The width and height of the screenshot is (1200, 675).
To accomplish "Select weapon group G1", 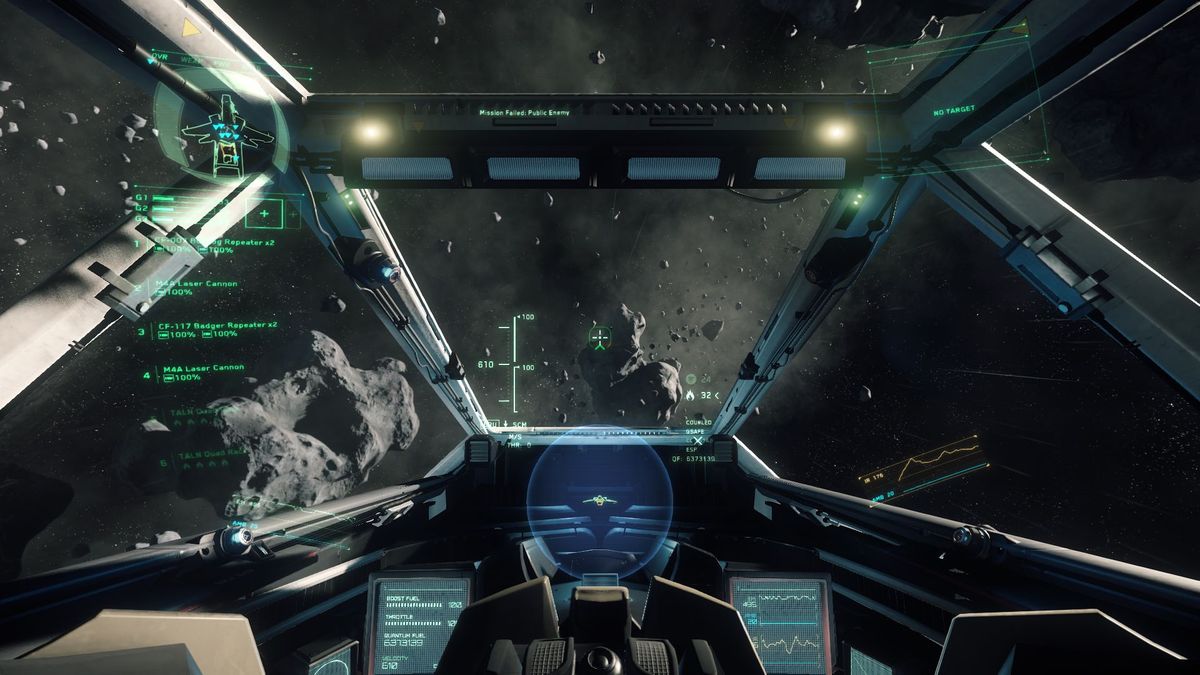I will click(x=142, y=198).
